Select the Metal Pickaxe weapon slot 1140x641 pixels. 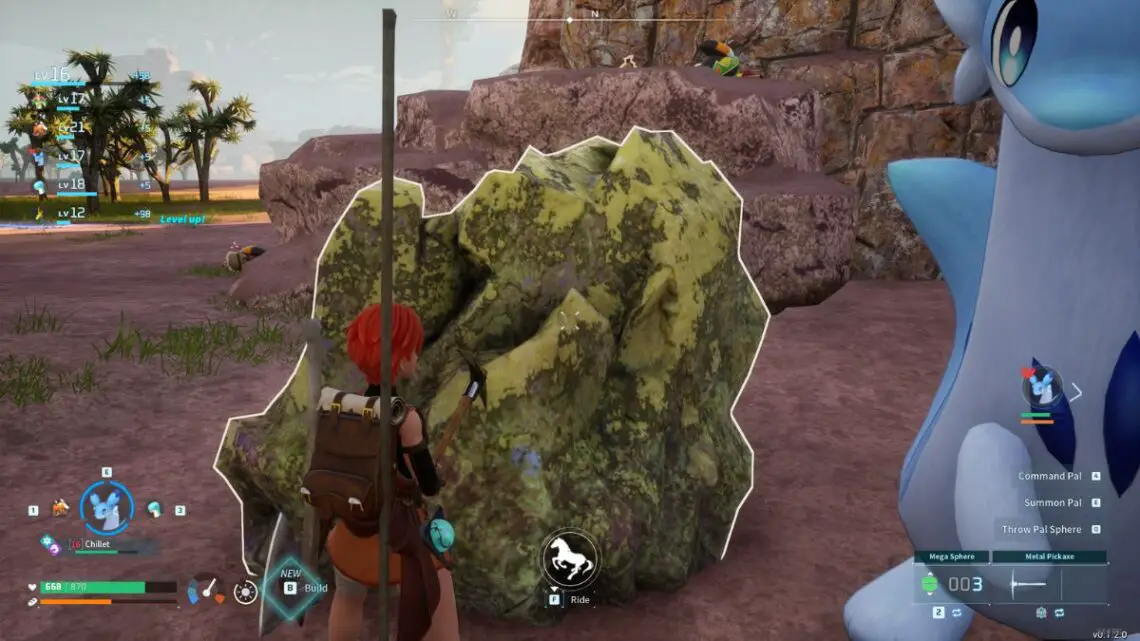(1049, 584)
